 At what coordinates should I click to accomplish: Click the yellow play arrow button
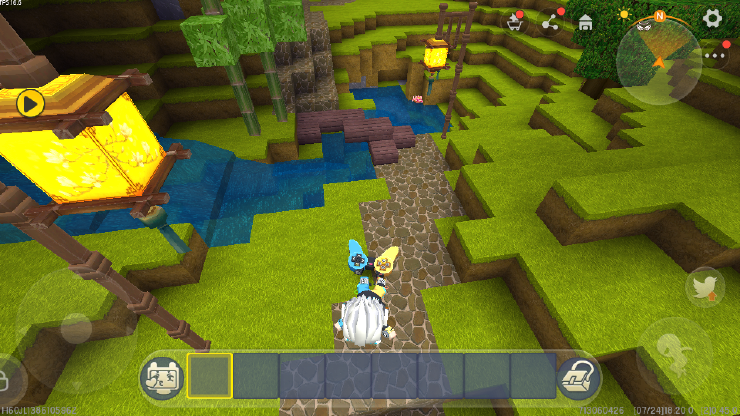31,102
